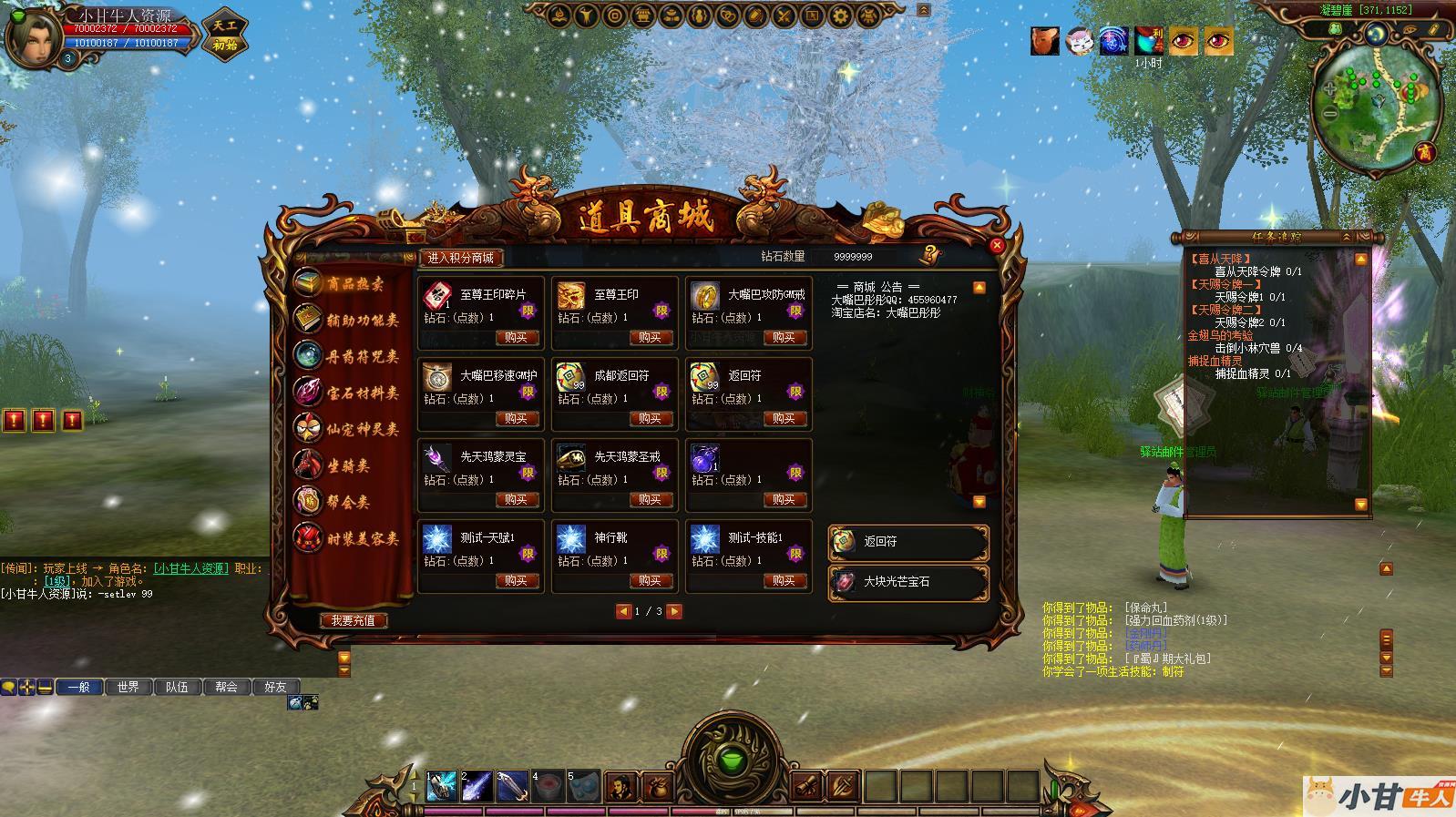Open the 时装美容类 category
The image size is (1456, 817).
coord(349,538)
